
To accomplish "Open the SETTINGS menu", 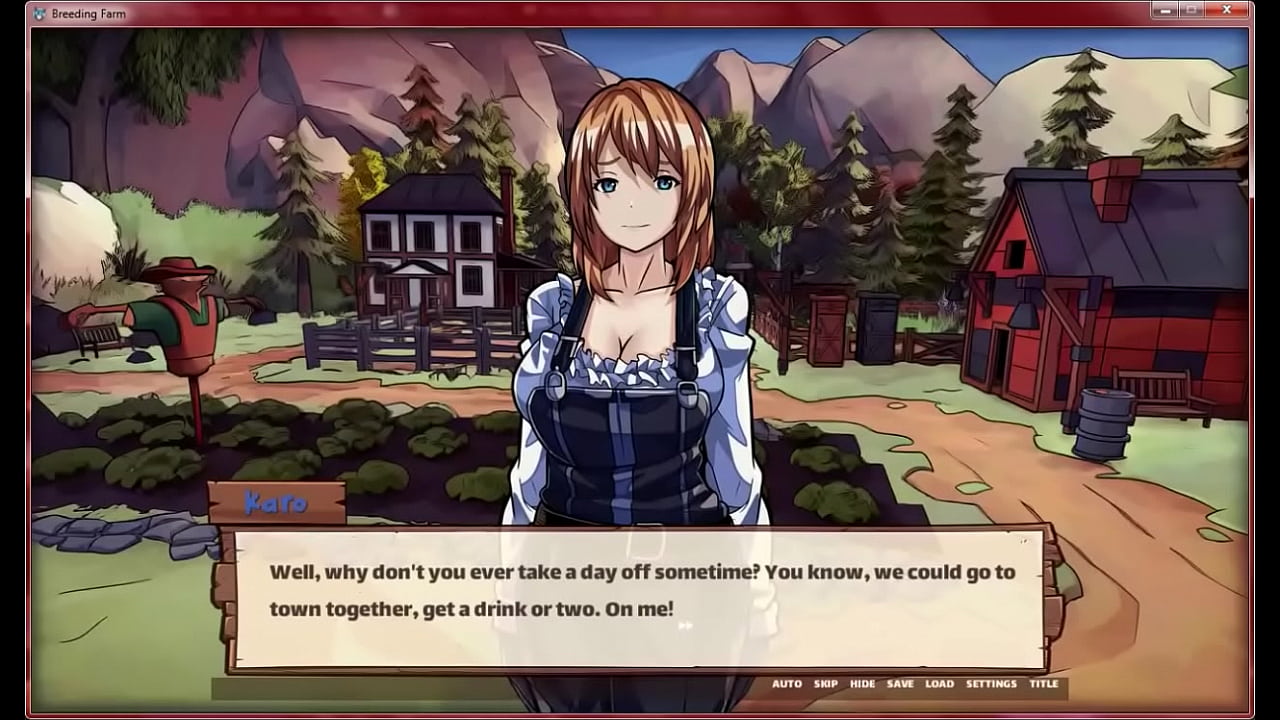I will (x=991, y=684).
